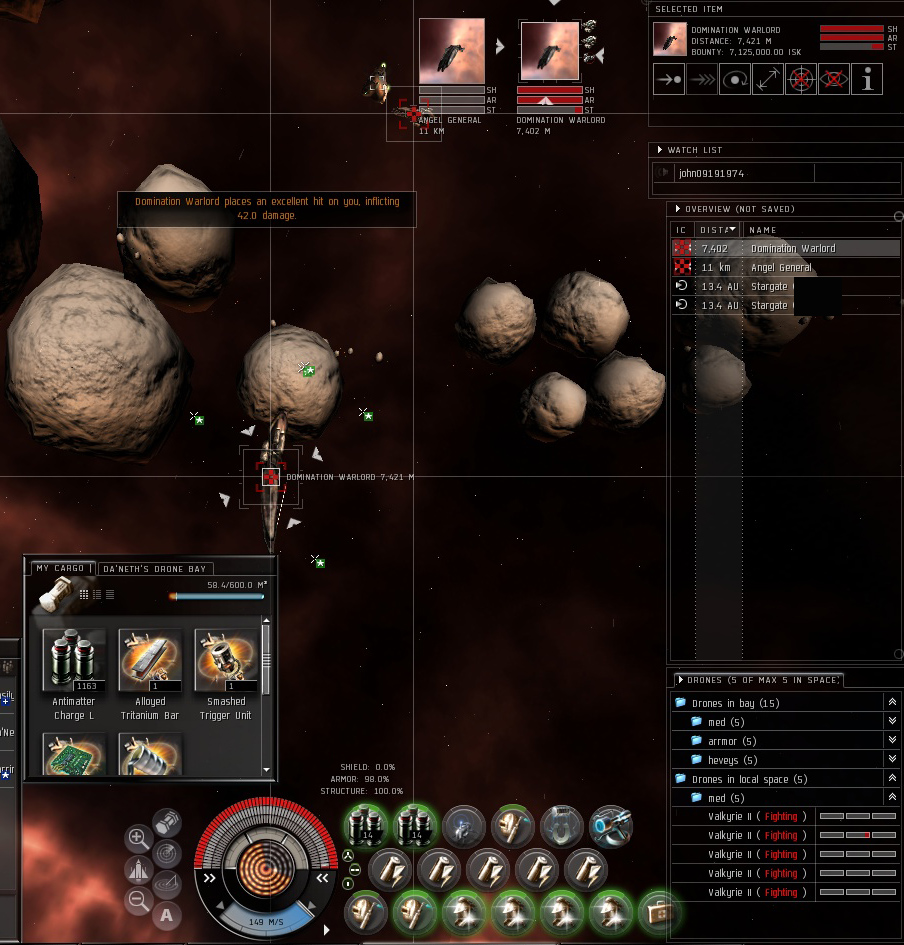Click the Approach button in Selected Item
Viewport: 904px width, 945px height.
[669, 79]
